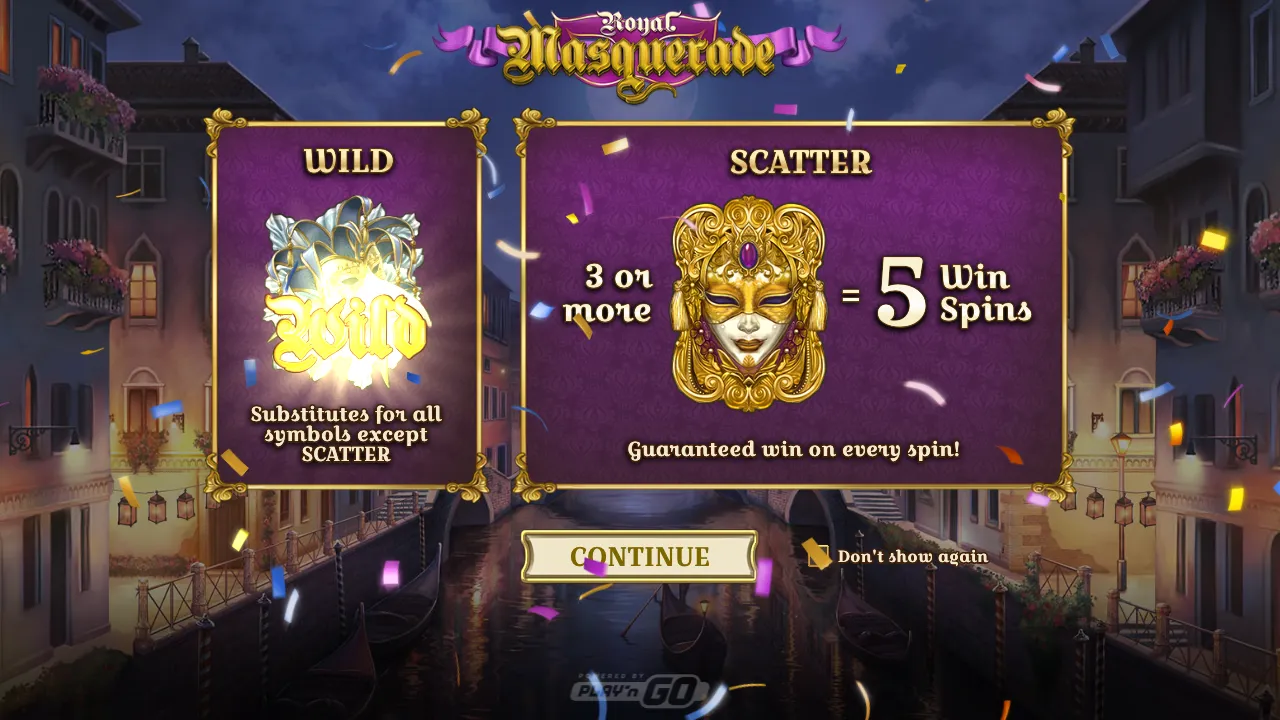The width and height of the screenshot is (1280, 720).
Task: Select the SCATTER panel heading
Action: [x=802, y=162]
